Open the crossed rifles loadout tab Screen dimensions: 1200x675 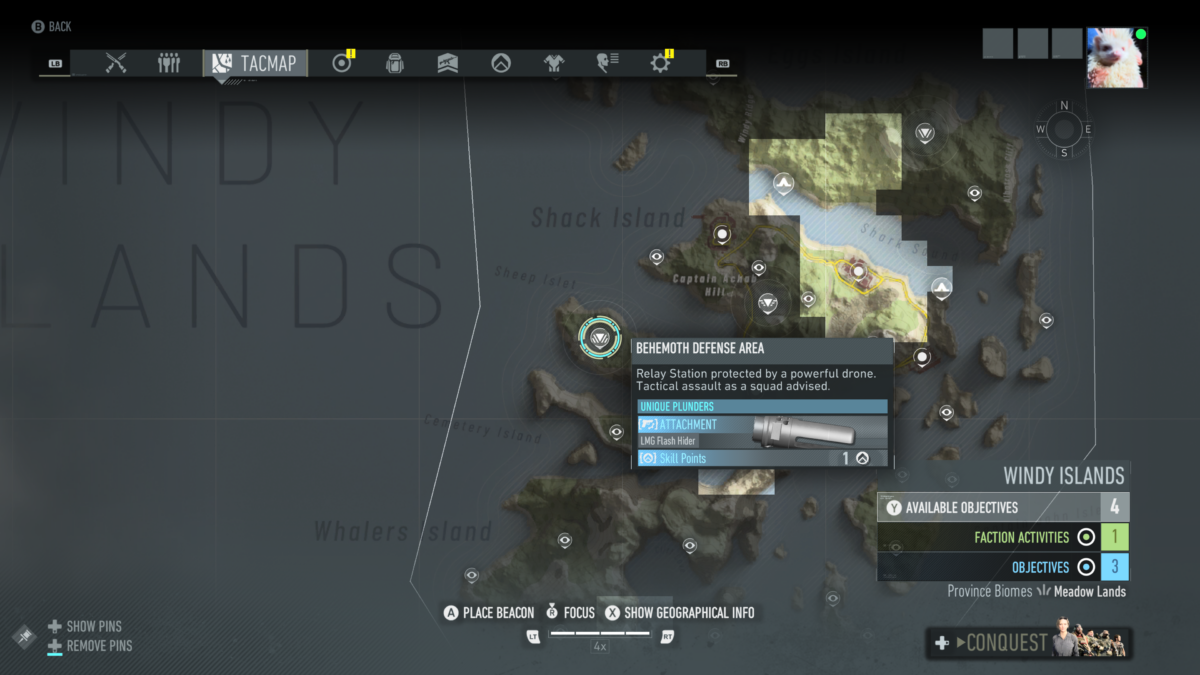coord(116,63)
